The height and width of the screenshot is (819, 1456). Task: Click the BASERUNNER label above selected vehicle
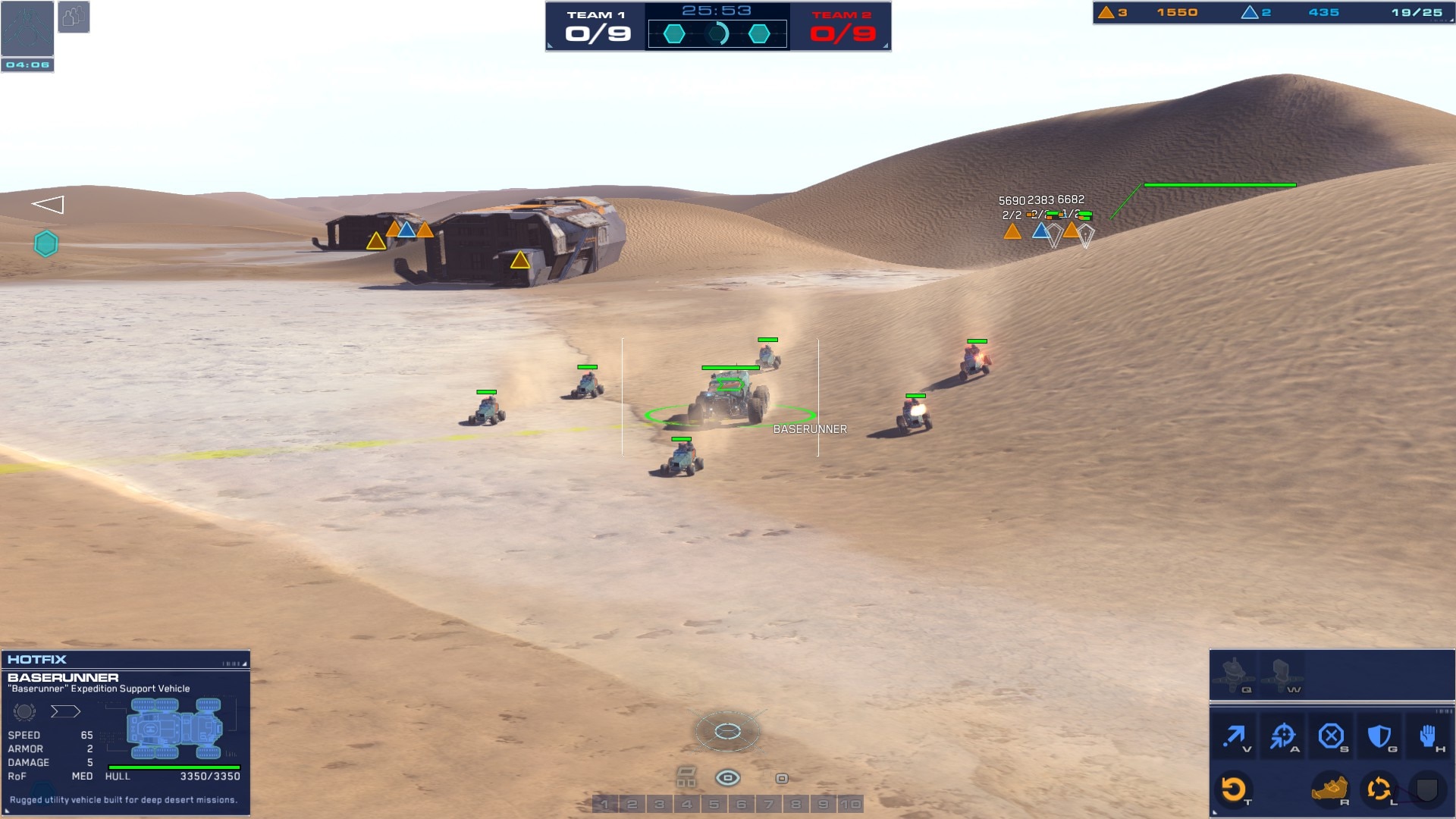click(808, 428)
